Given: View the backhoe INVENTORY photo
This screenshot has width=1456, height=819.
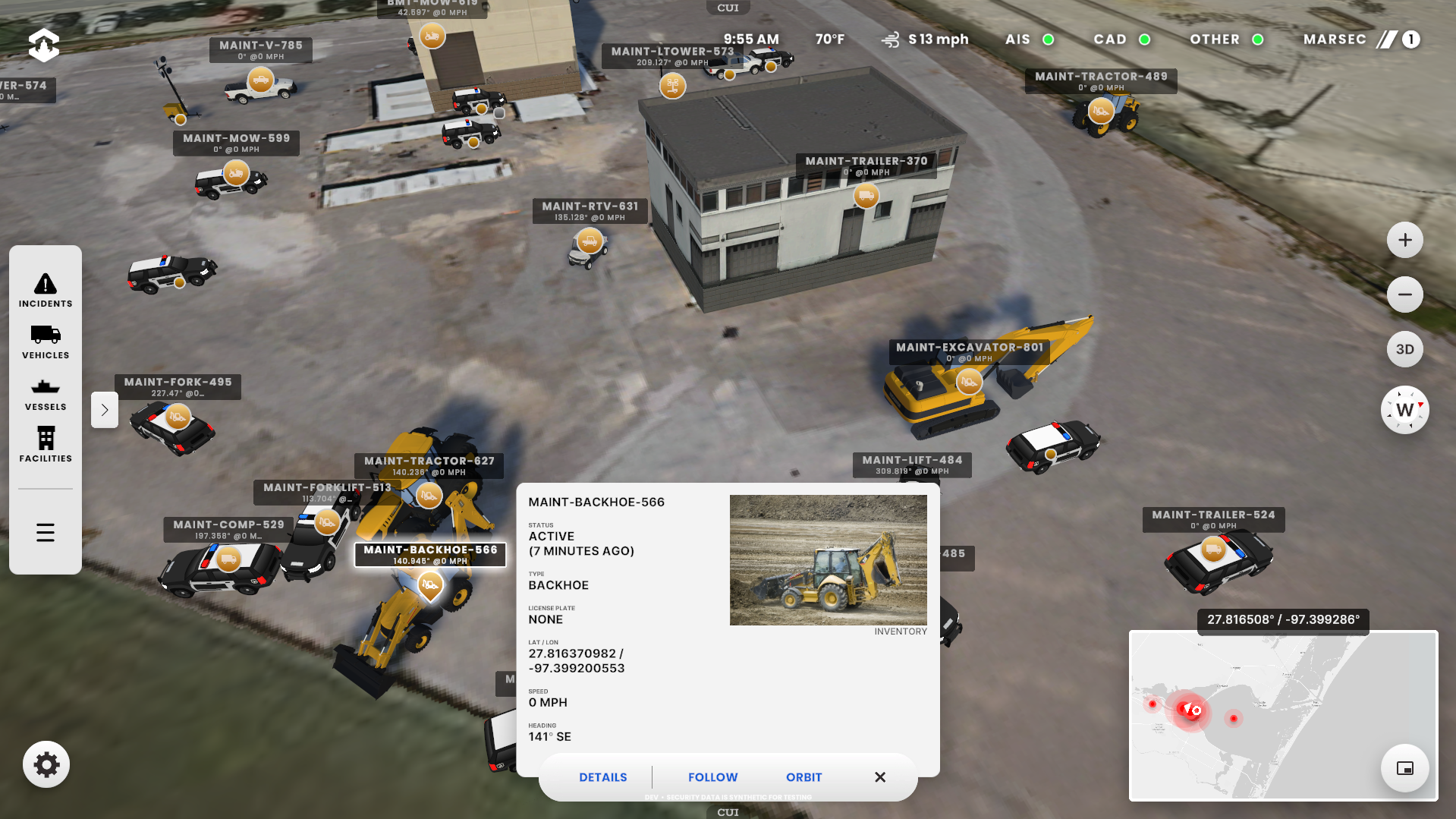Looking at the screenshot, I should [x=828, y=559].
